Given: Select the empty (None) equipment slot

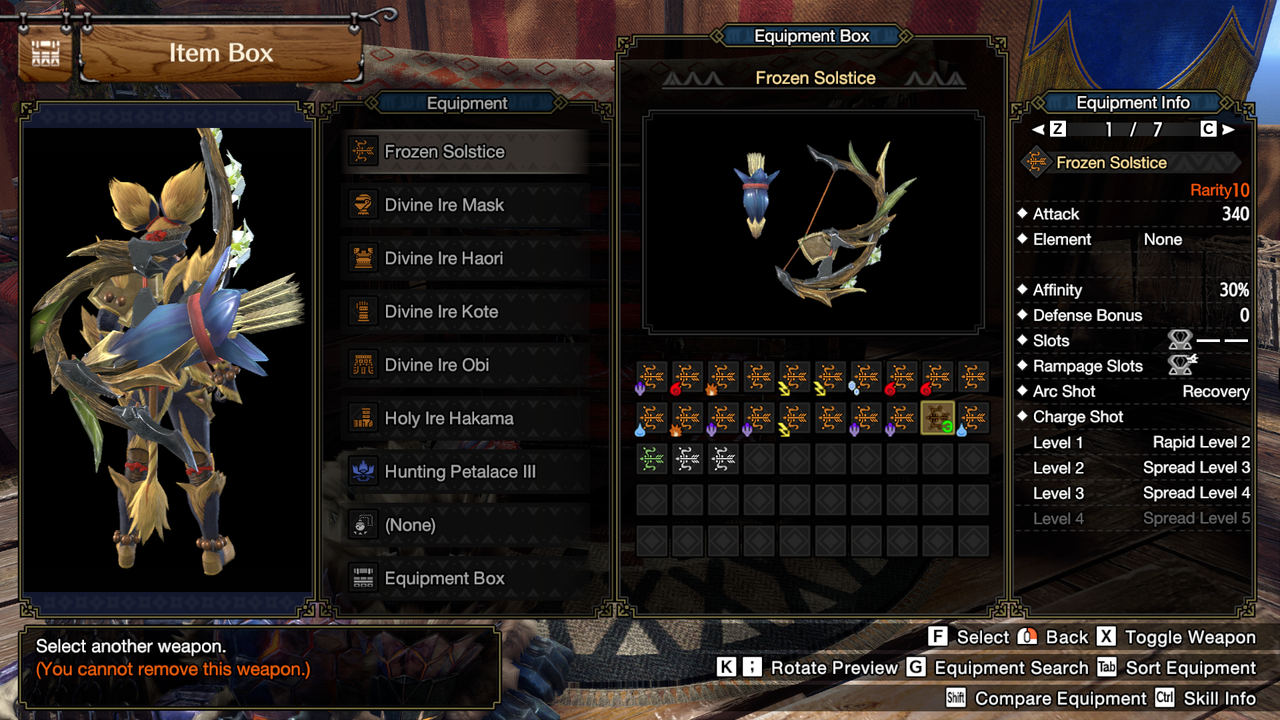Looking at the screenshot, I should coord(410,525).
